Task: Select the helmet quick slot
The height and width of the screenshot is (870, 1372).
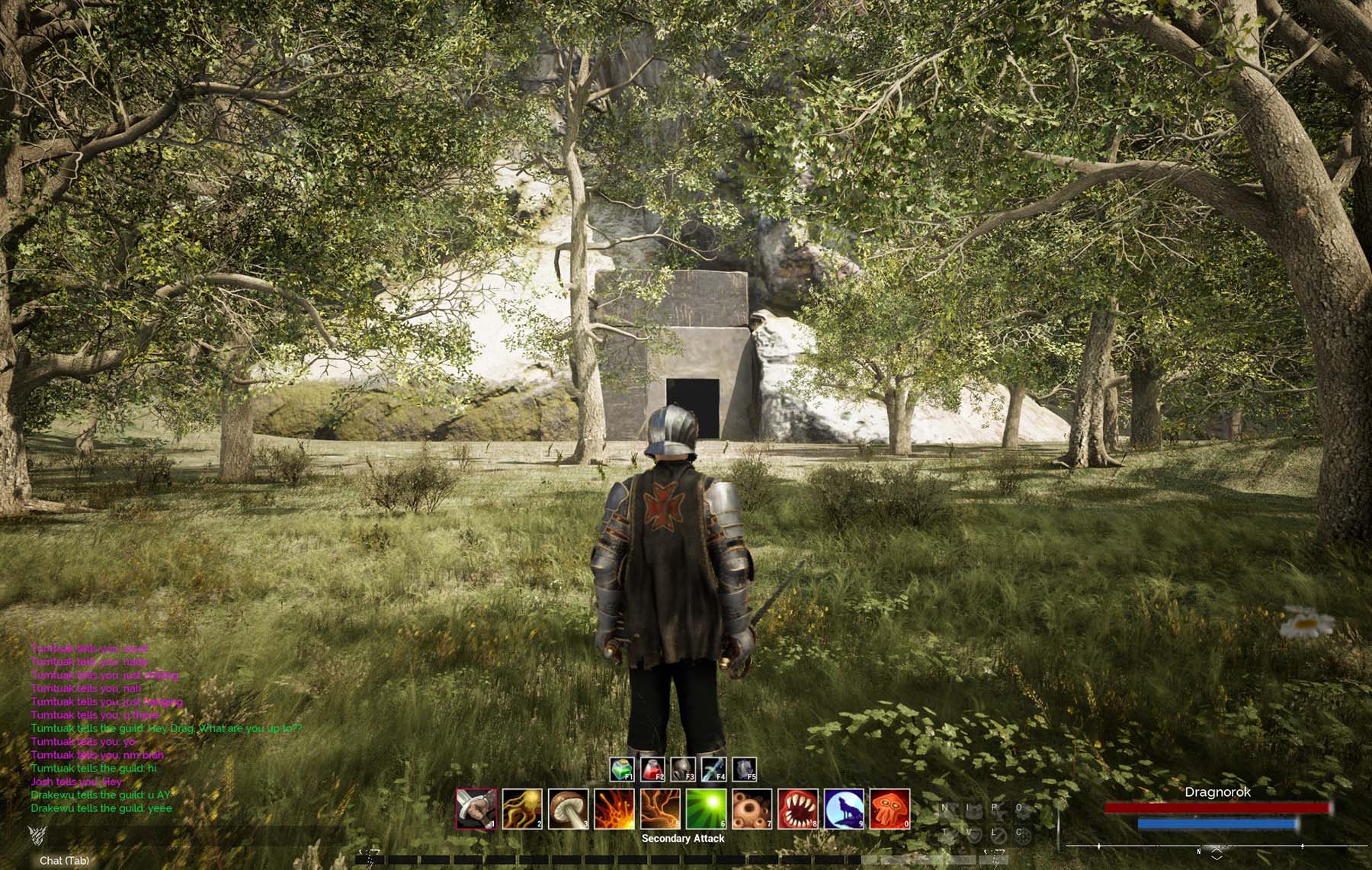Action: point(683,769)
